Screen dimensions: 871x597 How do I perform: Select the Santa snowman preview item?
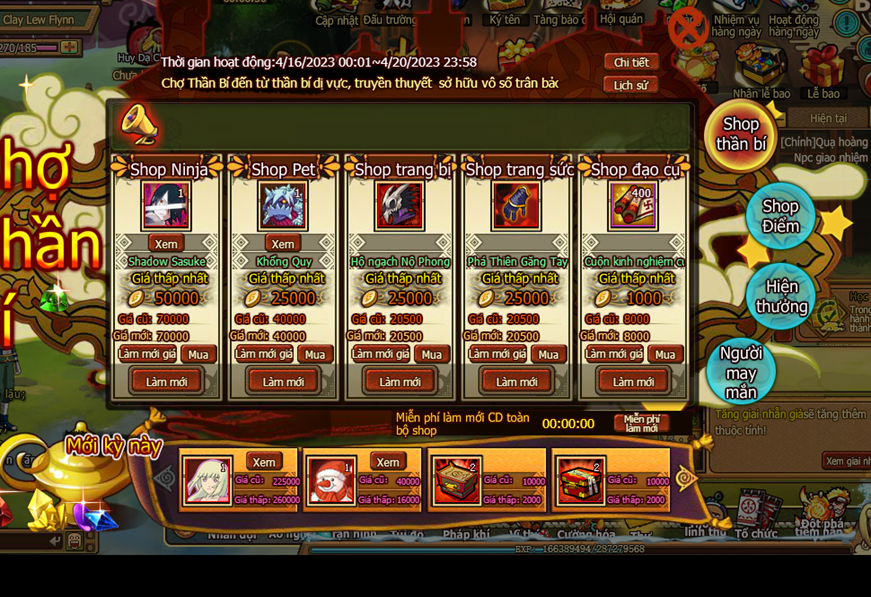331,481
